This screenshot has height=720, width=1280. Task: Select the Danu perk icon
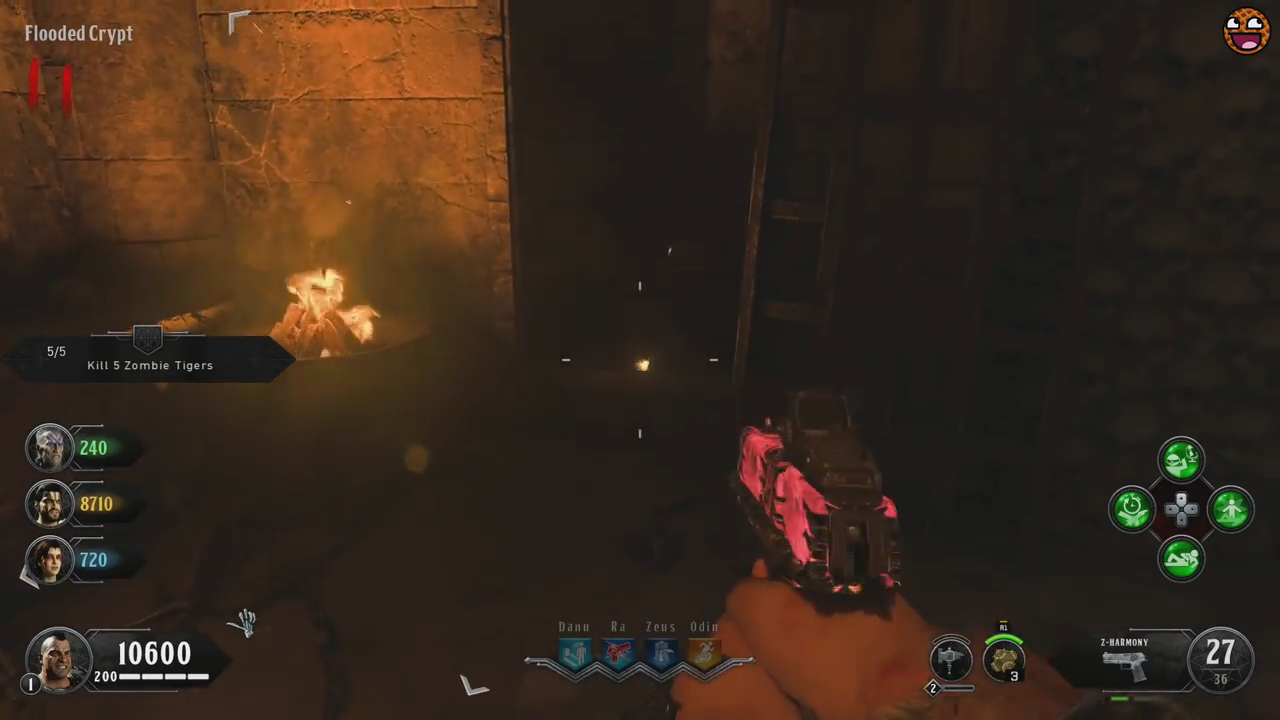pos(574,654)
